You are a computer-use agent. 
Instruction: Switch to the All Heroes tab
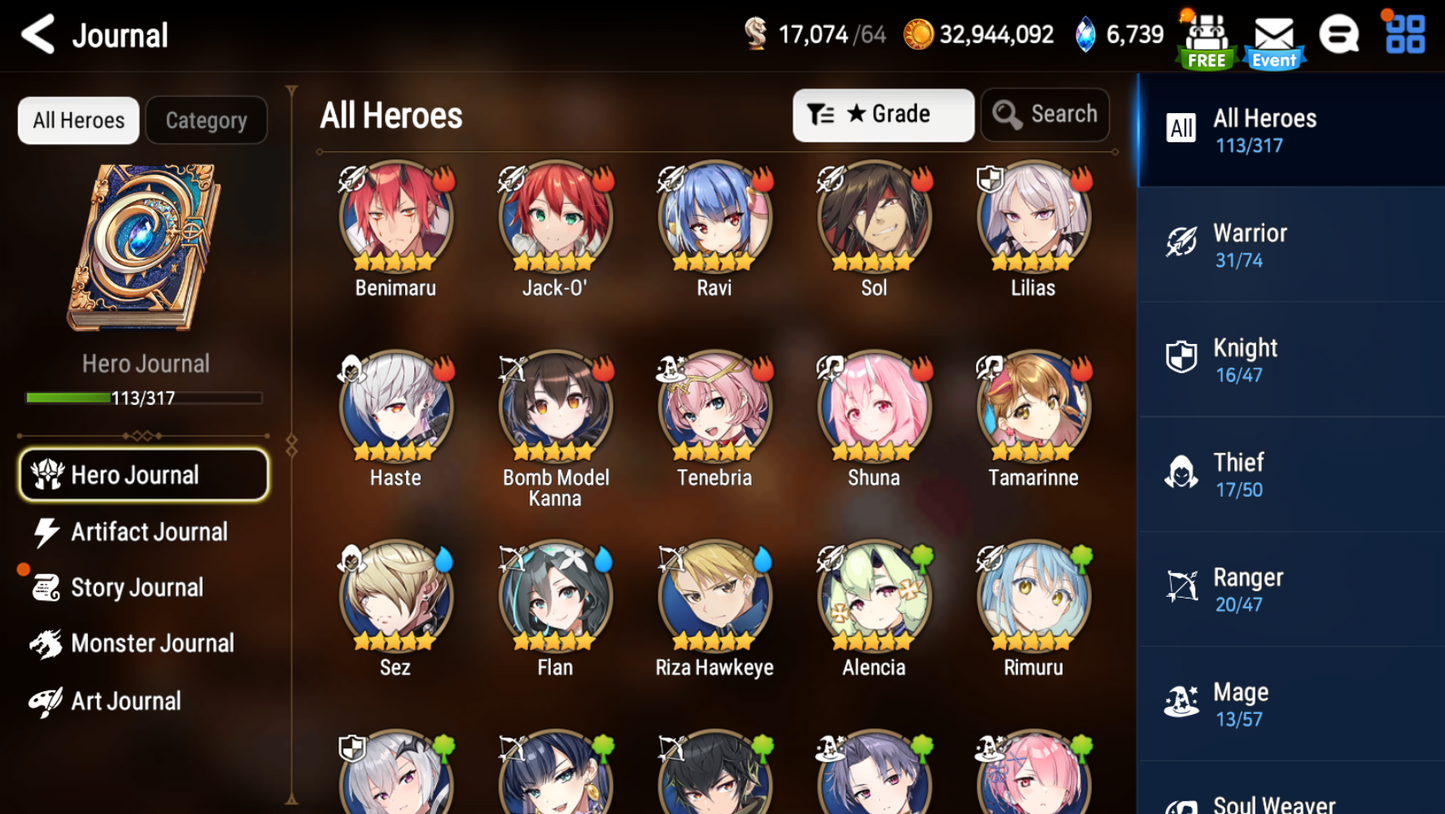pyautogui.click(x=77, y=120)
